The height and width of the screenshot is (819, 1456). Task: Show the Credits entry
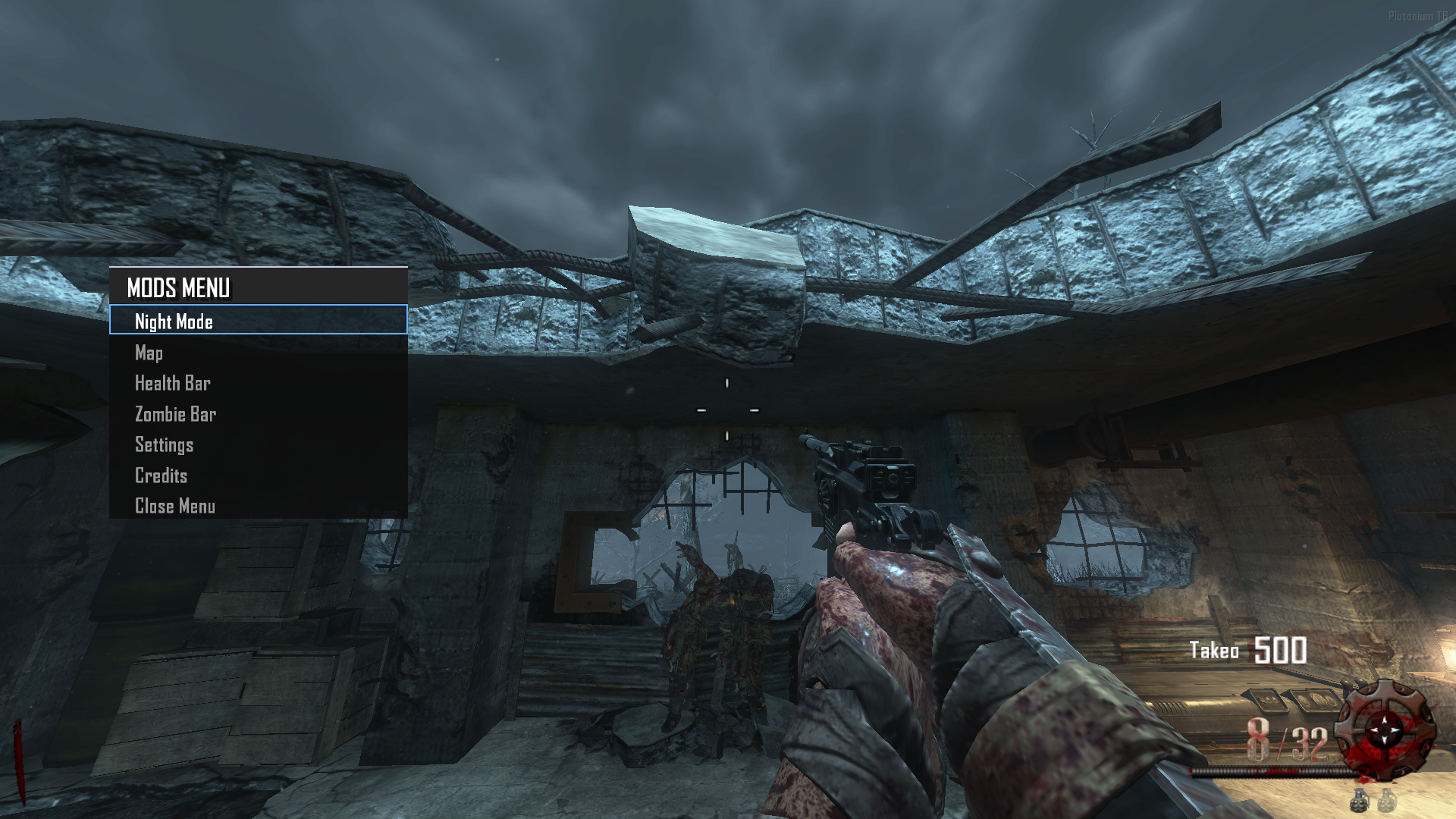162,475
